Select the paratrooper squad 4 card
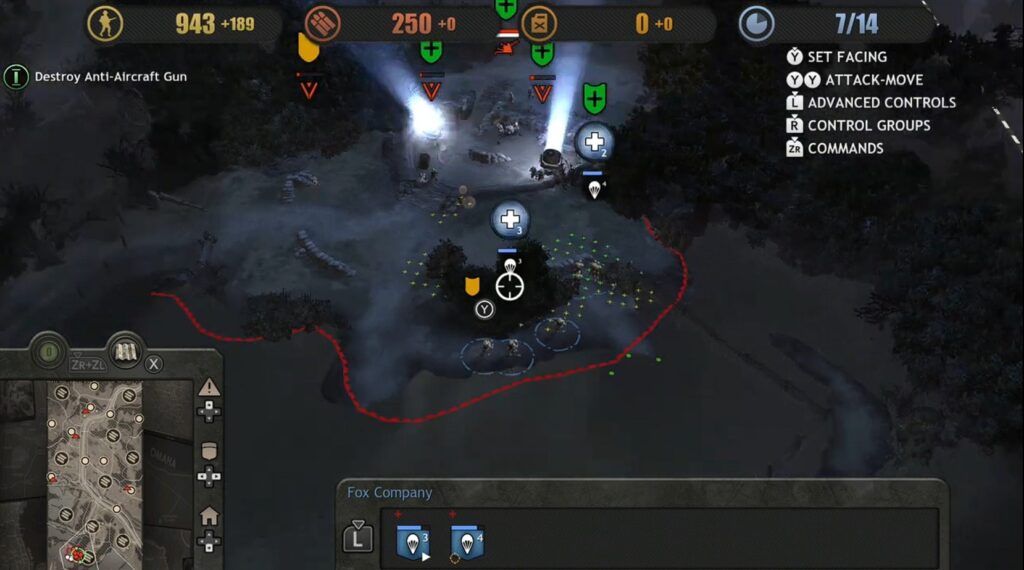The image size is (1024, 570). 467,542
